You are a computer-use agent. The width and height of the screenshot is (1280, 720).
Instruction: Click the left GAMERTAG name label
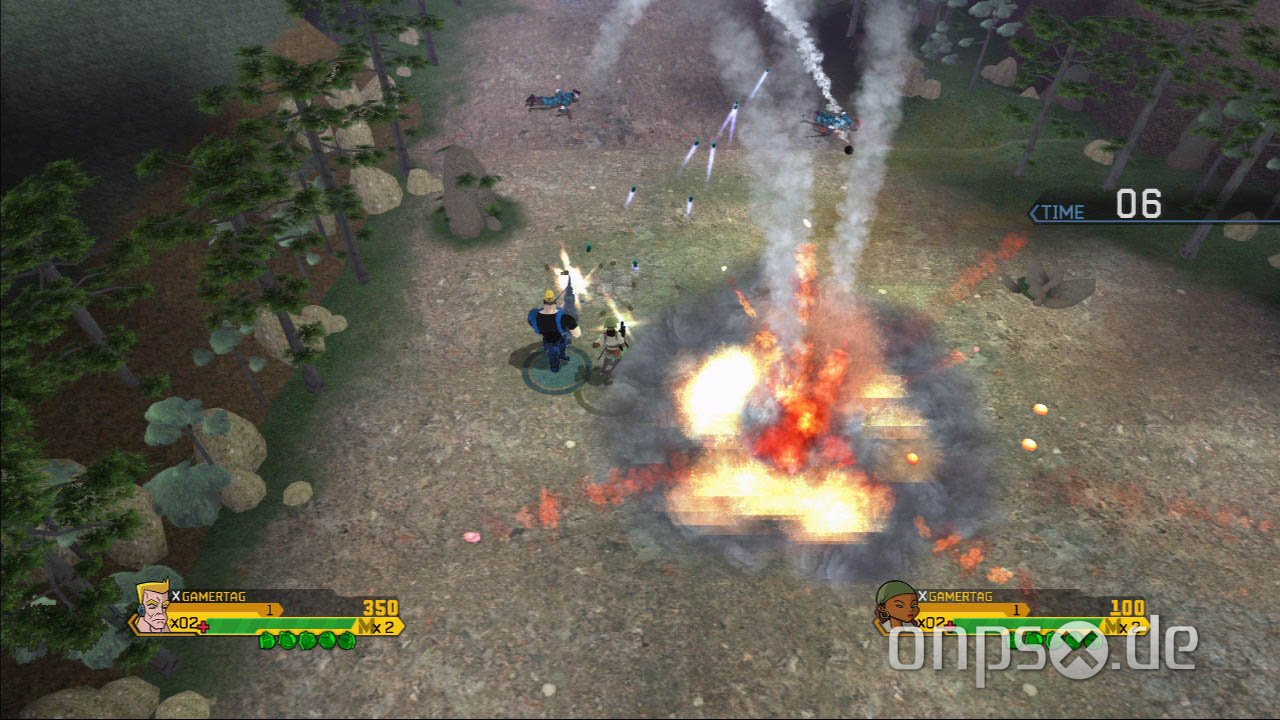click(x=215, y=595)
